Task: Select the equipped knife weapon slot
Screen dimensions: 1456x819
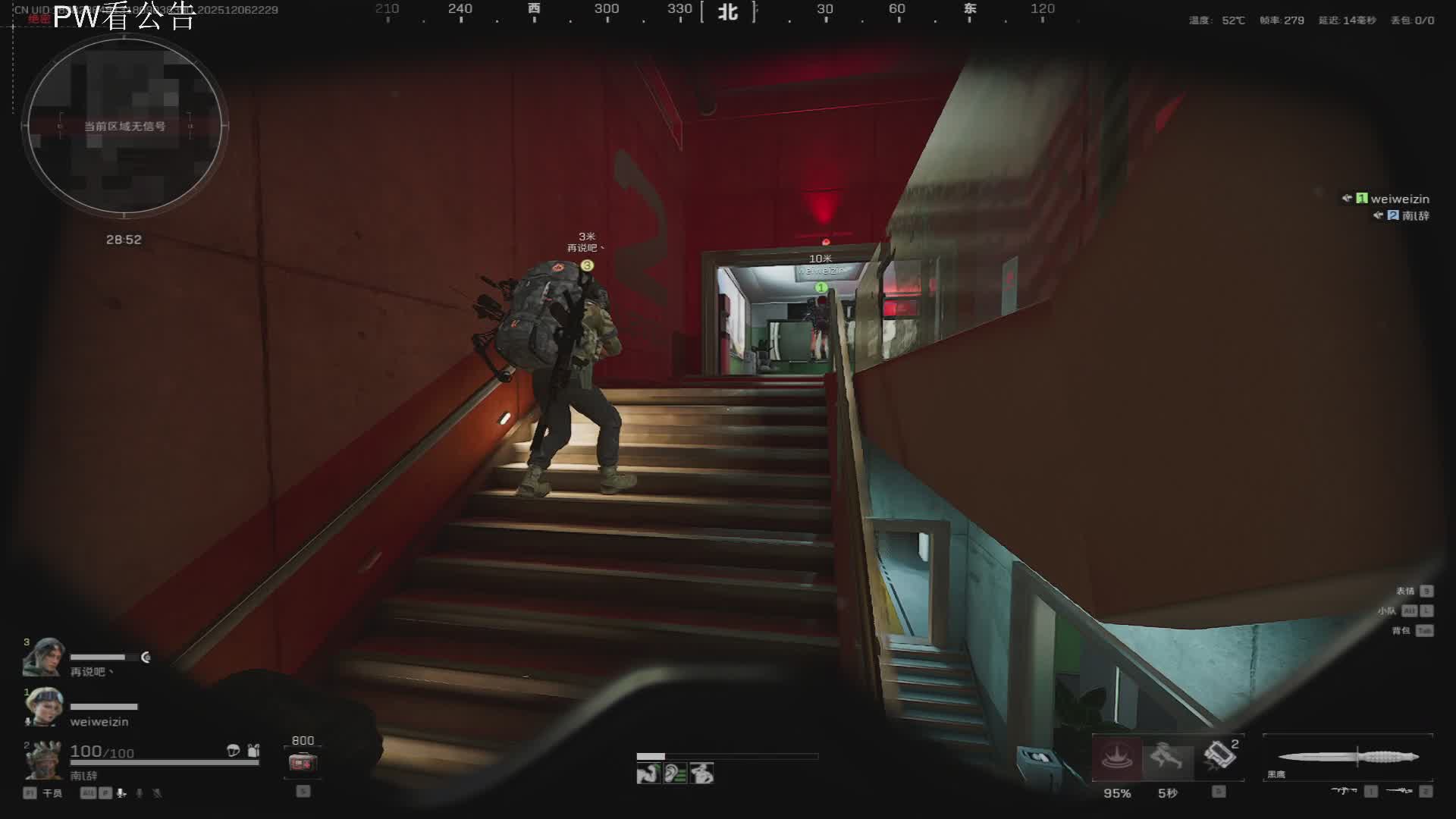Action: pos(1348,757)
